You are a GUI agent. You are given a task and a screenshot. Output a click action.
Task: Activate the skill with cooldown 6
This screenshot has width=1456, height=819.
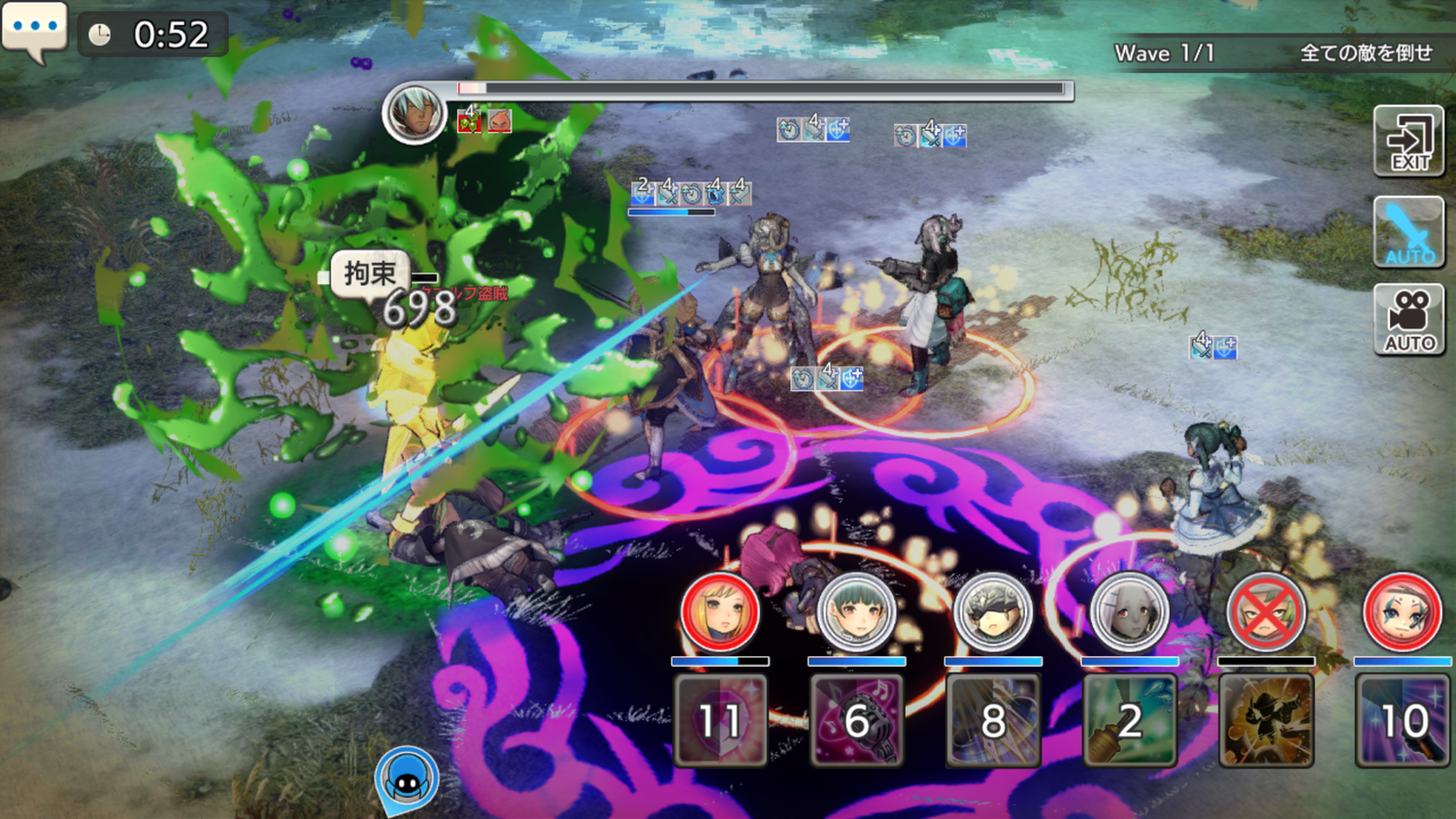(856, 720)
